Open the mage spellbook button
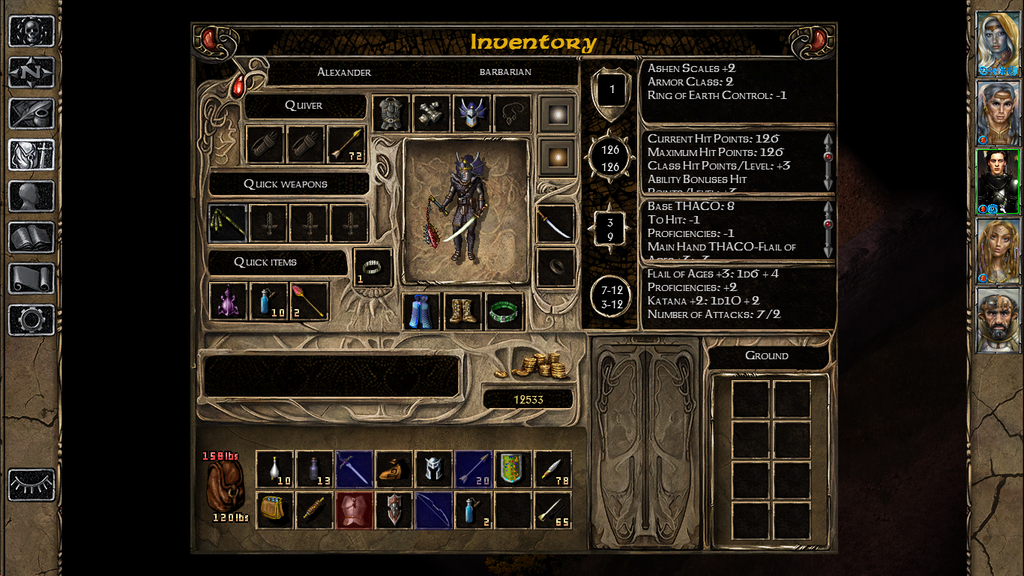This screenshot has height=576, width=1024. point(31,237)
